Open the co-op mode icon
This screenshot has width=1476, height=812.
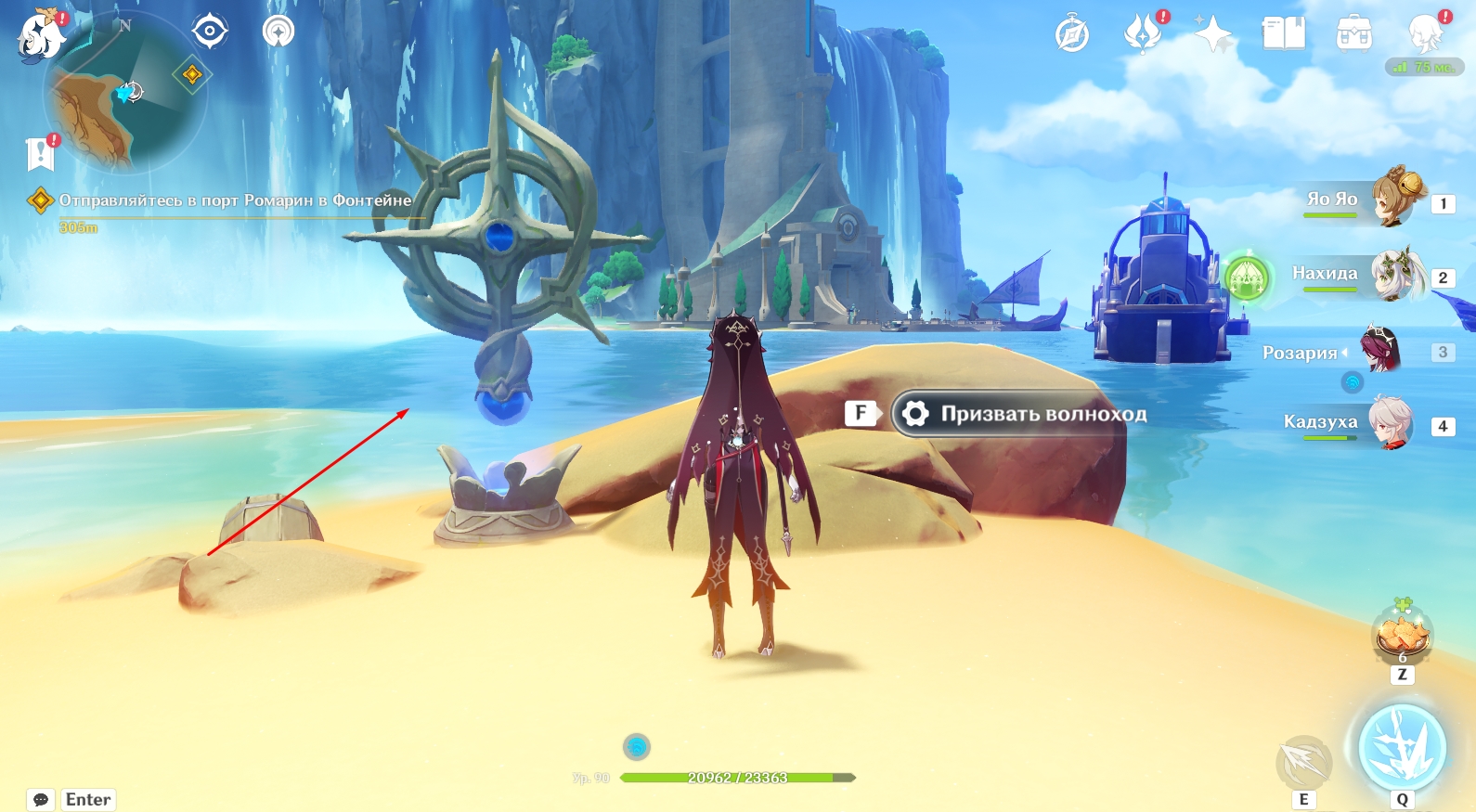[278, 32]
